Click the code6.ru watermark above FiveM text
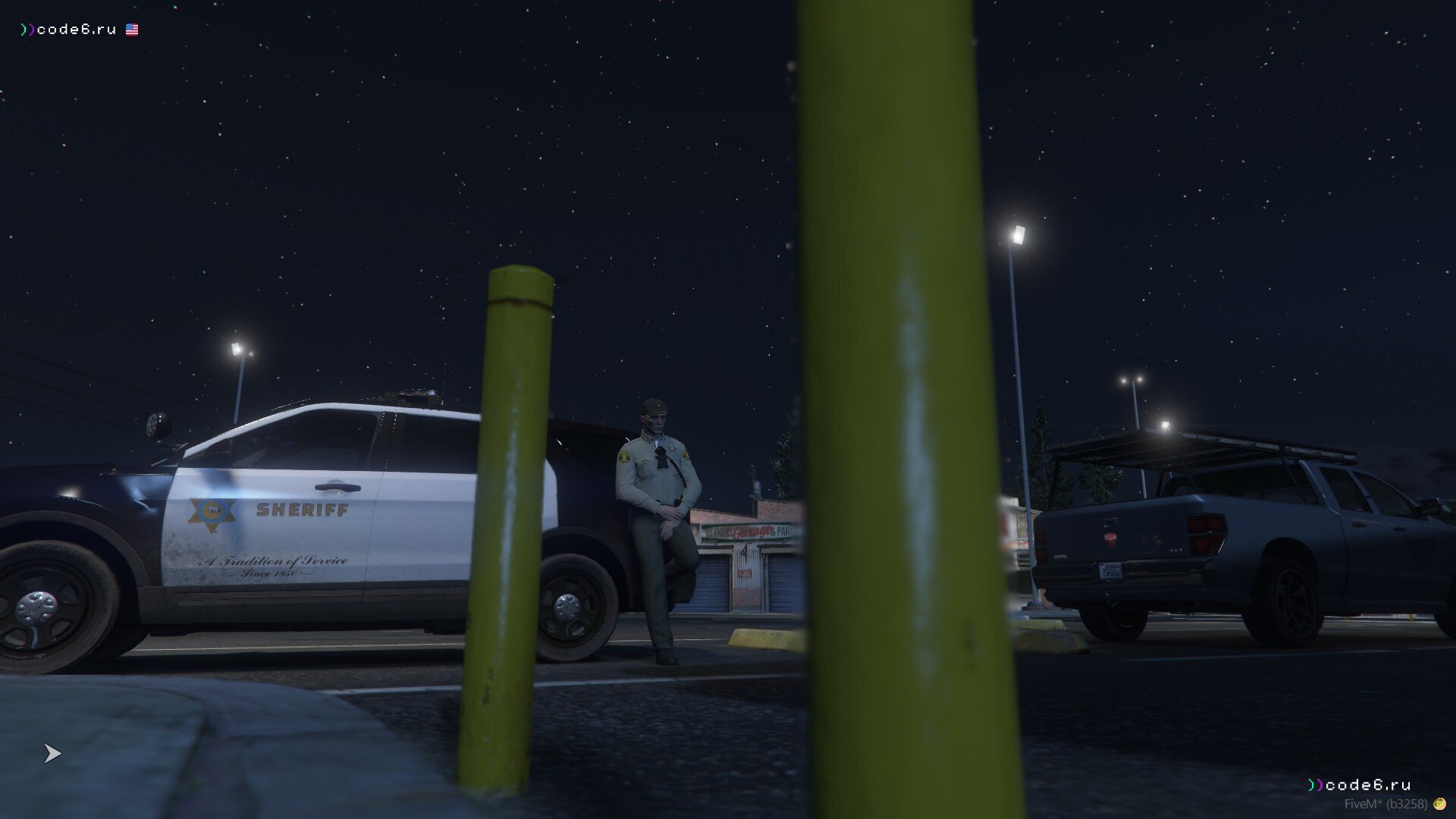Viewport: 1456px width, 819px height. [1359, 785]
